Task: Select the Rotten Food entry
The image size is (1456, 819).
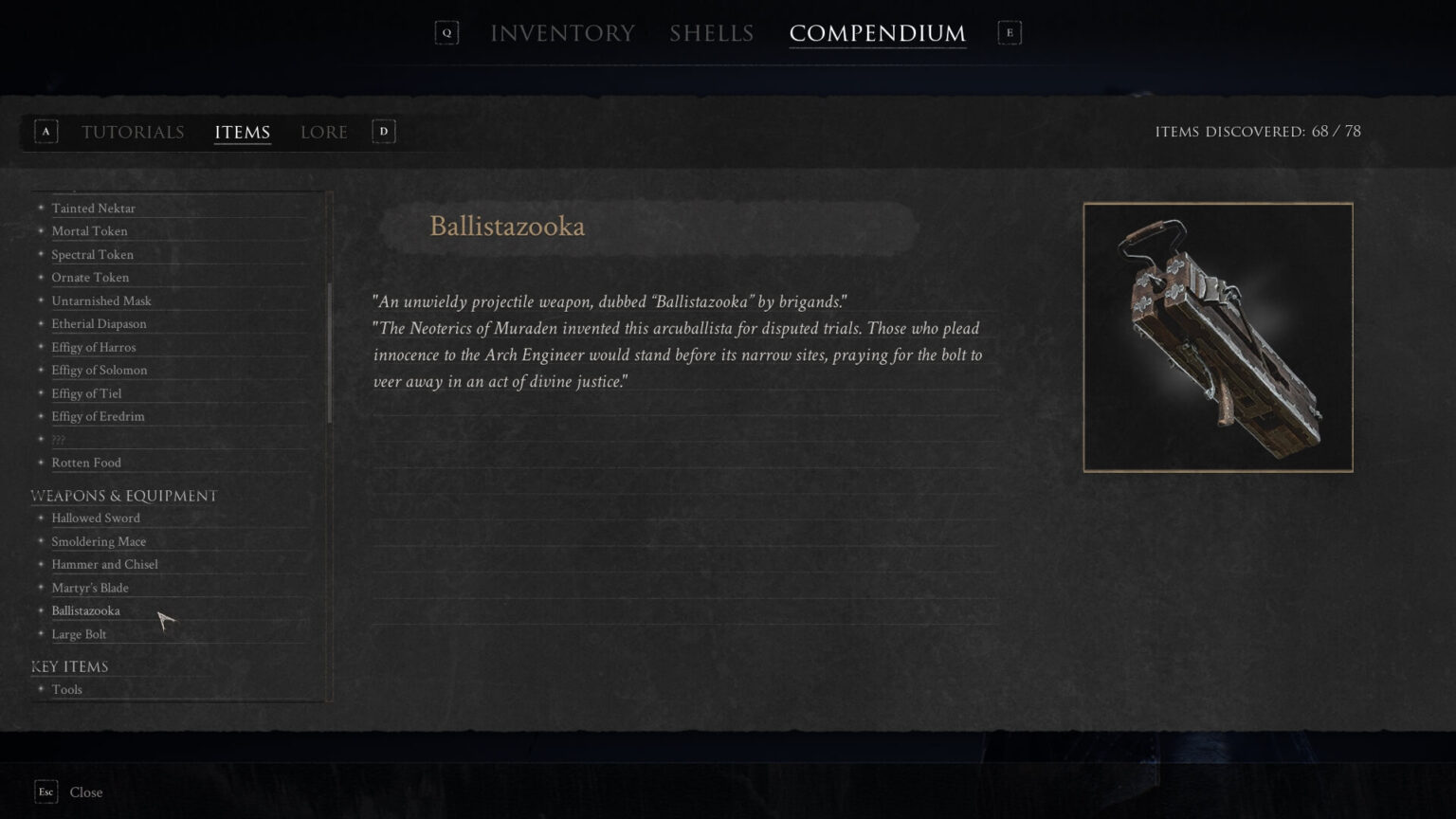Action: [x=86, y=464]
